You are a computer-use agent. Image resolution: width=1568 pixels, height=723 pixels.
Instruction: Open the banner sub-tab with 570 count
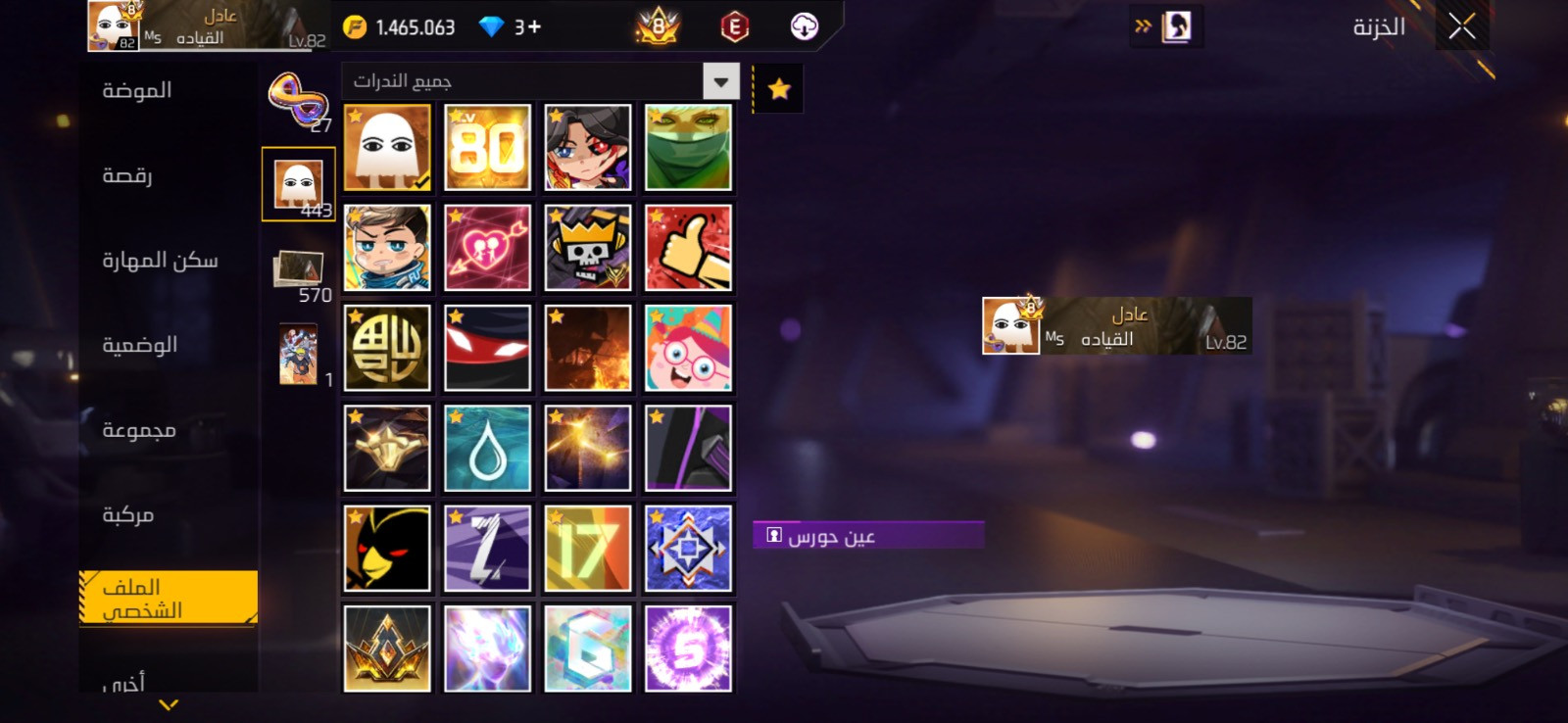coord(299,269)
